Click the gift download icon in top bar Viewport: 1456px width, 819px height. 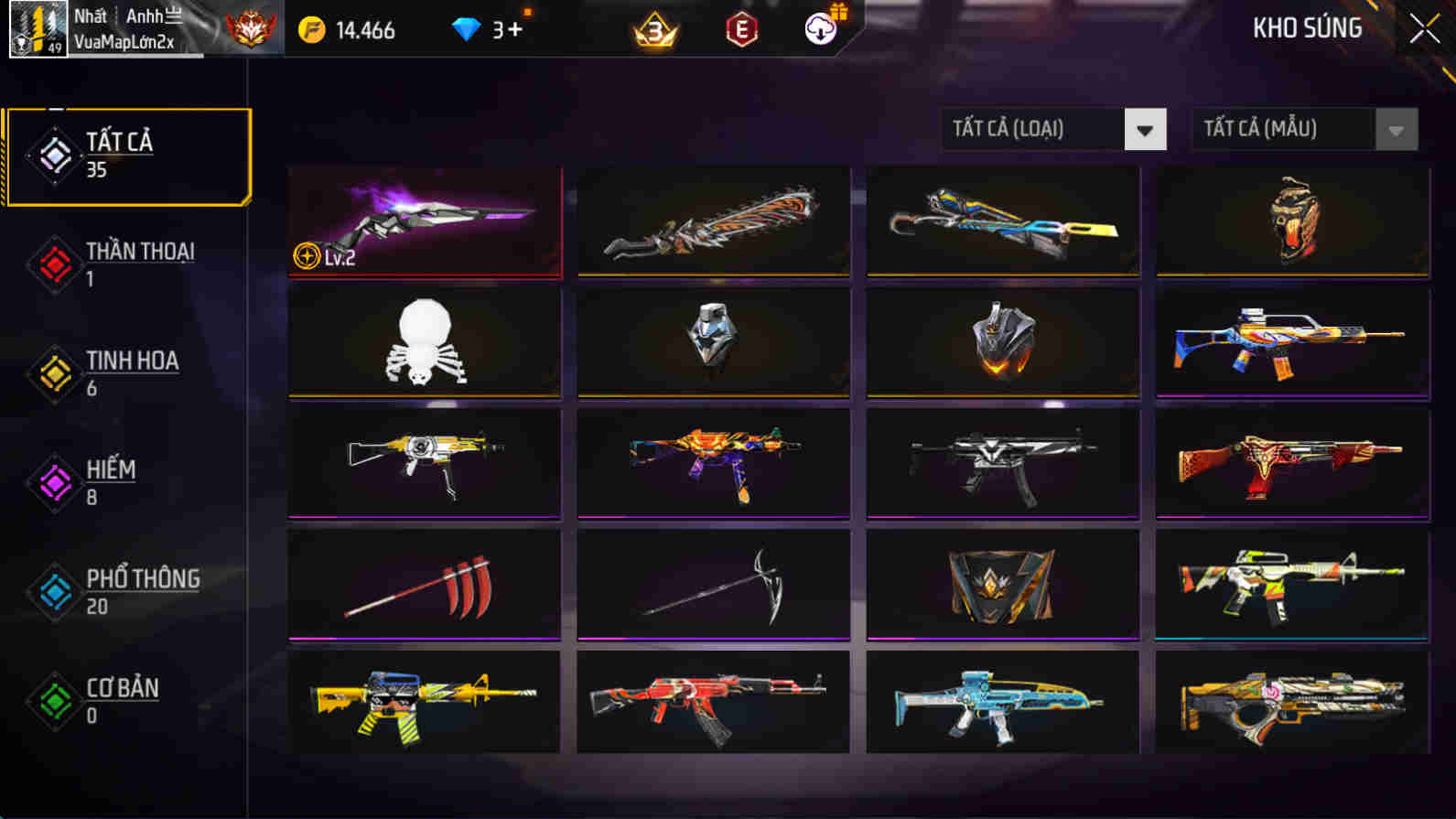[819, 30]
